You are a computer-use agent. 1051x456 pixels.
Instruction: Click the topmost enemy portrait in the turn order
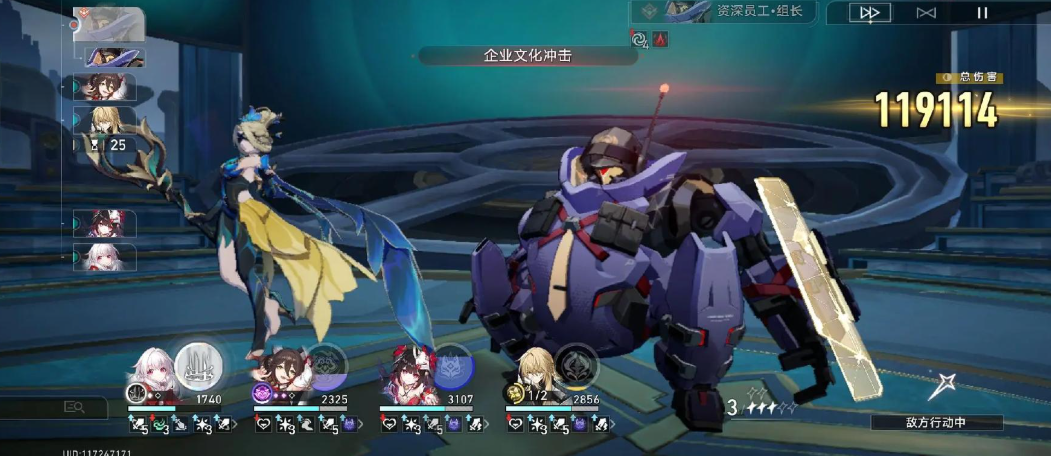(x=108, y=23)
